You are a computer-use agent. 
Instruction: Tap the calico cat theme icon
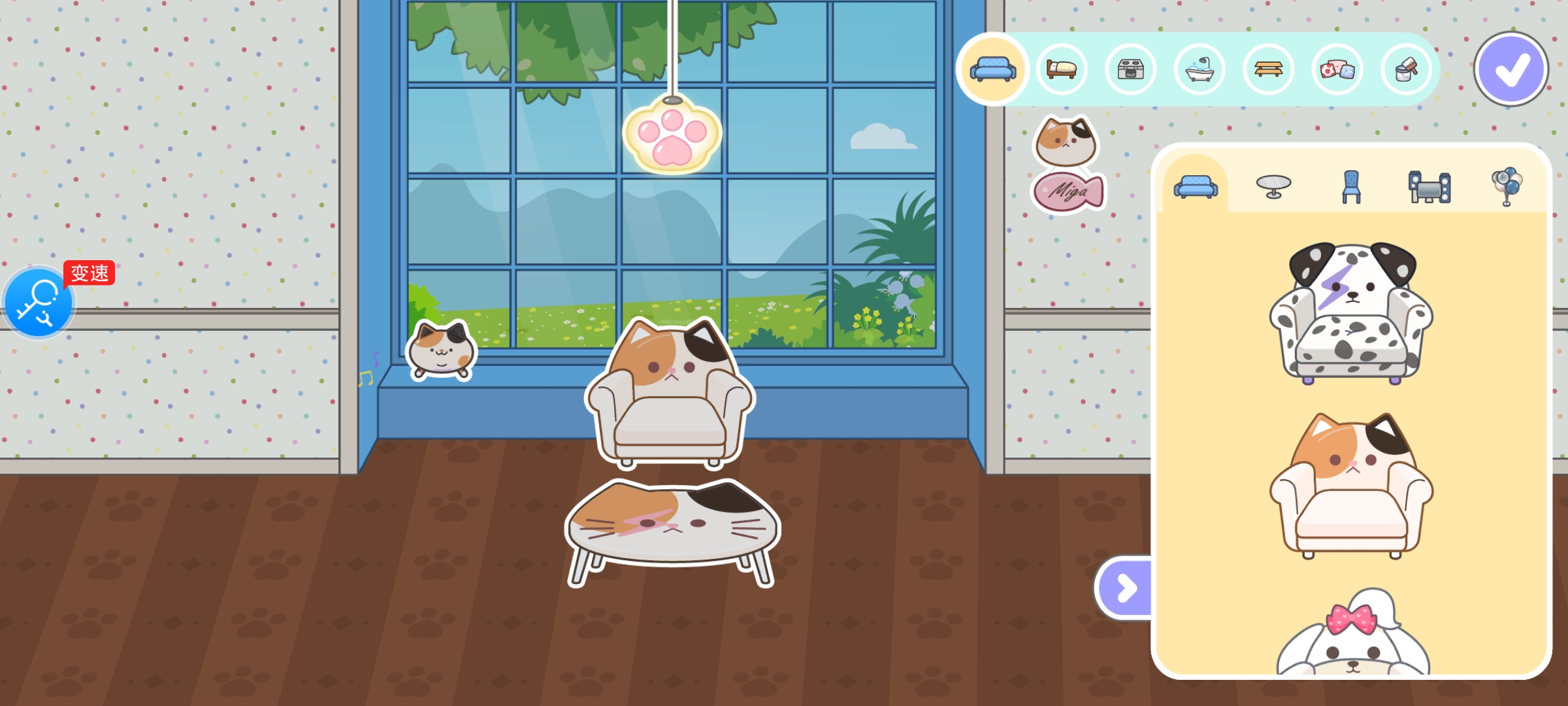1066,141
